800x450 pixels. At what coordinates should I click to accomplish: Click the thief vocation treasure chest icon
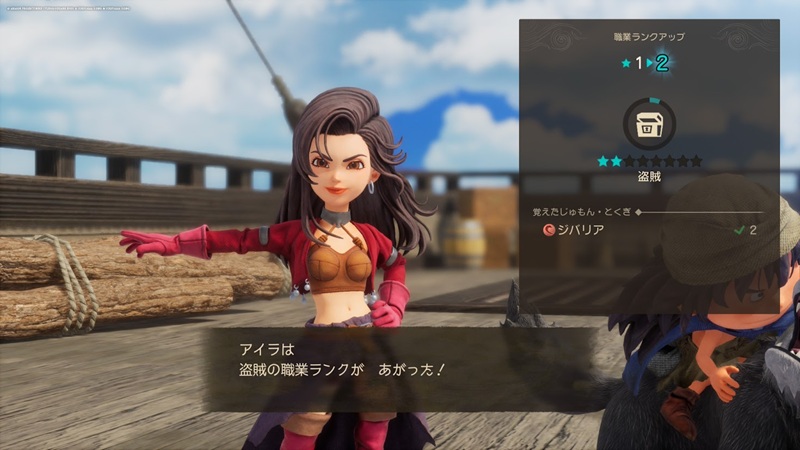(x=649, y=124)
